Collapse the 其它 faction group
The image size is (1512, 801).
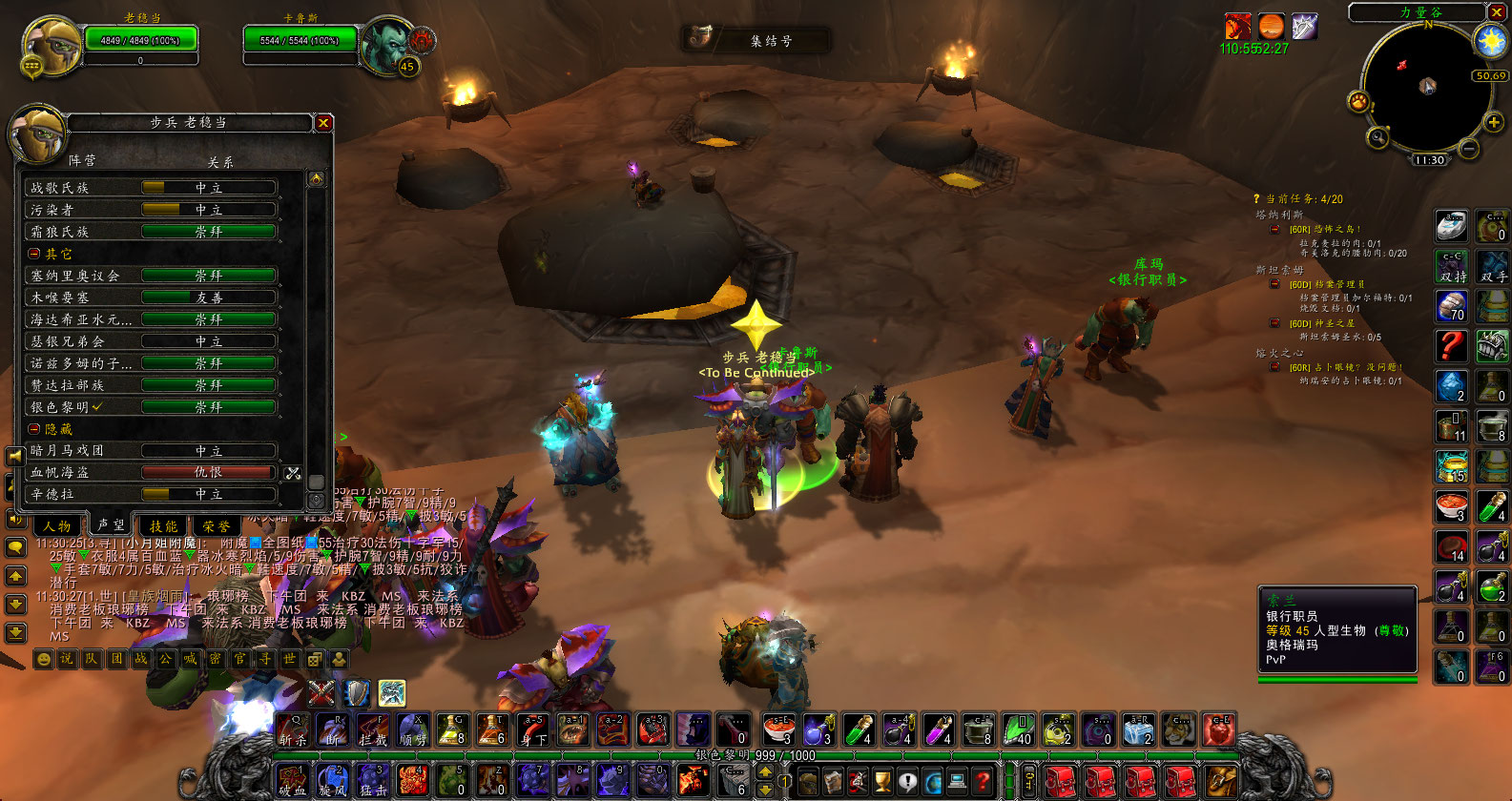click(x=34, y=254)
